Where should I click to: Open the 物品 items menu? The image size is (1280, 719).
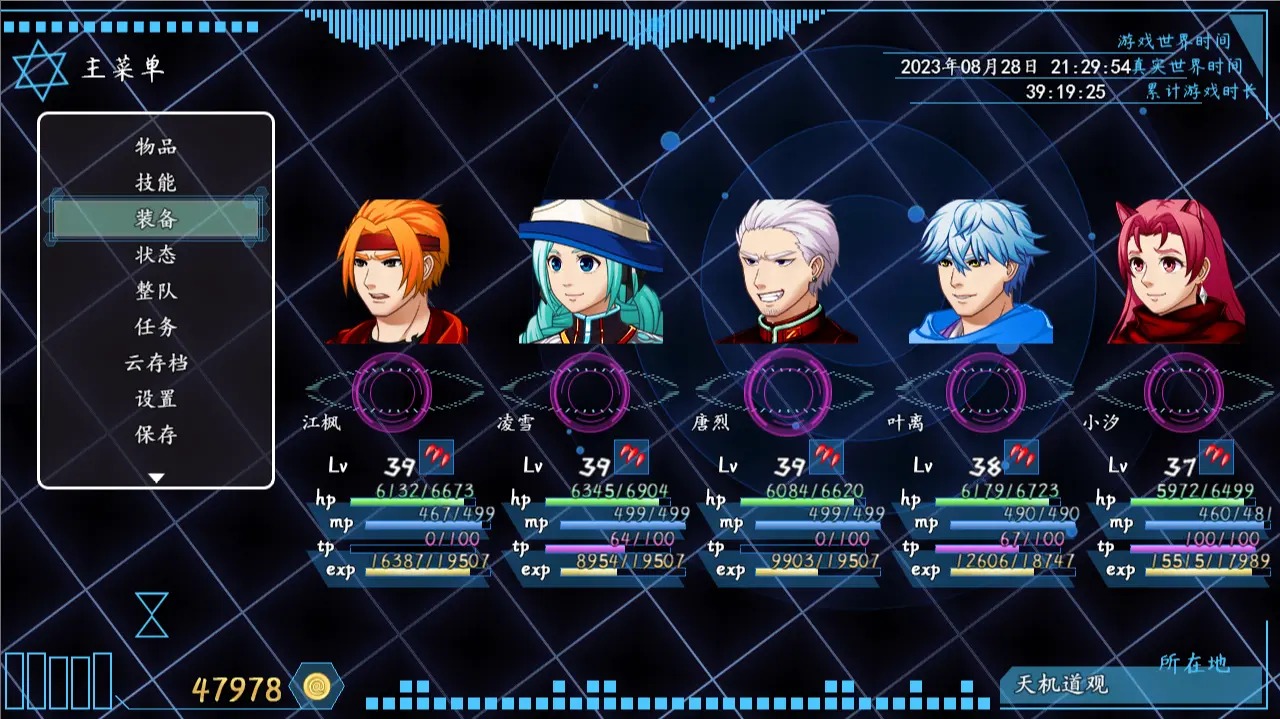coord(156,146)
